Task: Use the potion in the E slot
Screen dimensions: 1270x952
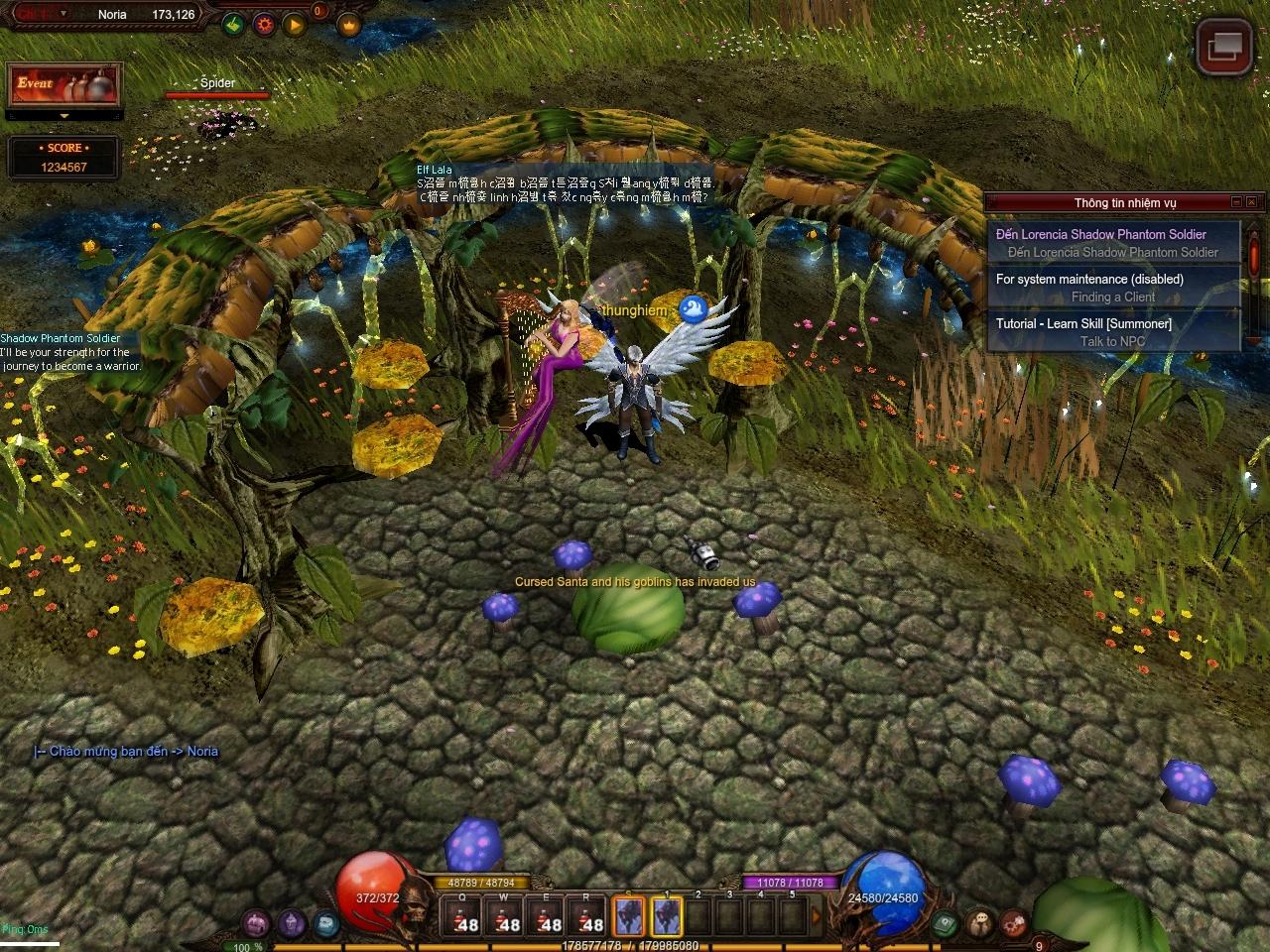Action: pos(546,917)
